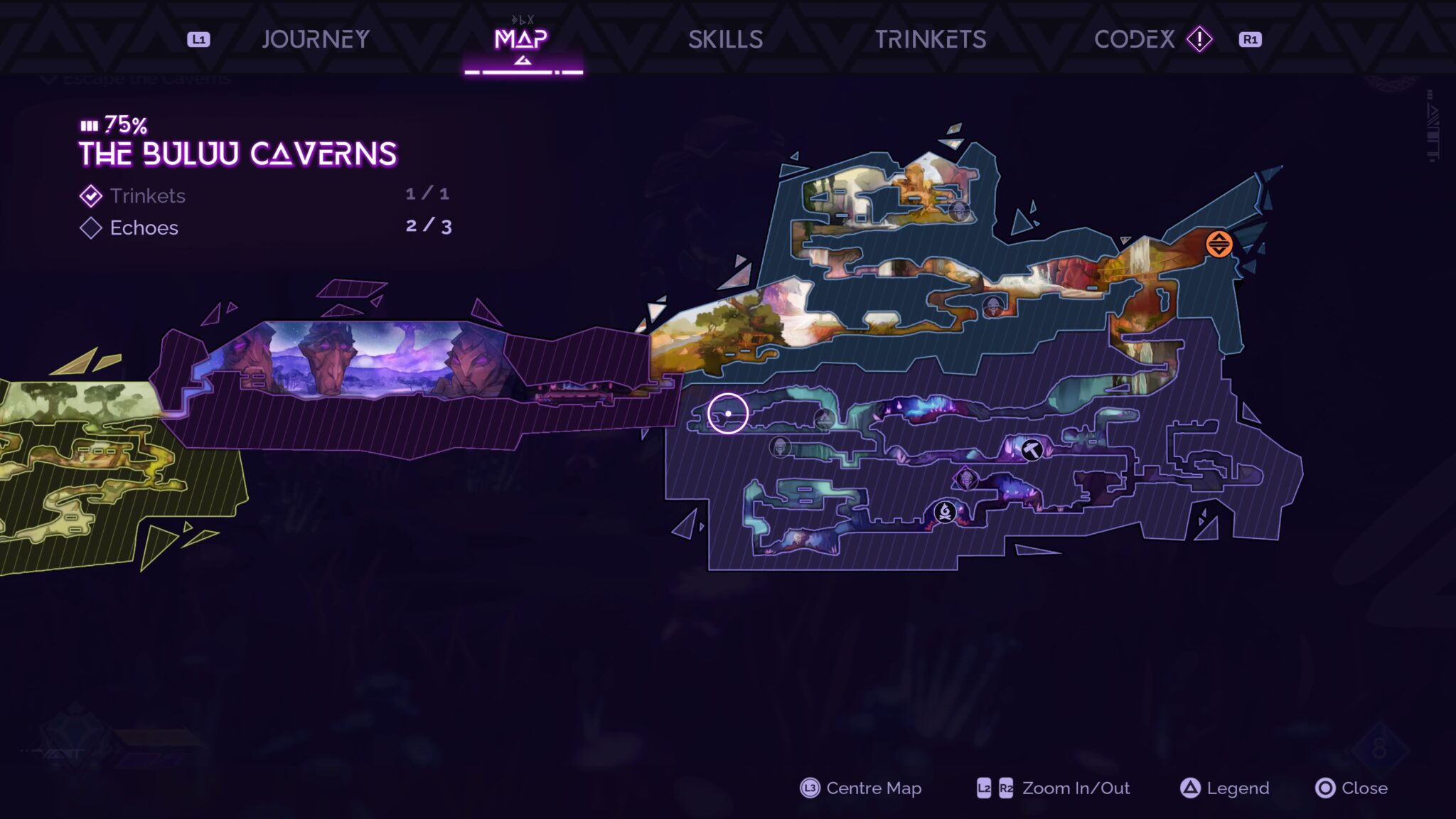Open the Codex tab
The image size is (1456, 819).
[1135, 39]
